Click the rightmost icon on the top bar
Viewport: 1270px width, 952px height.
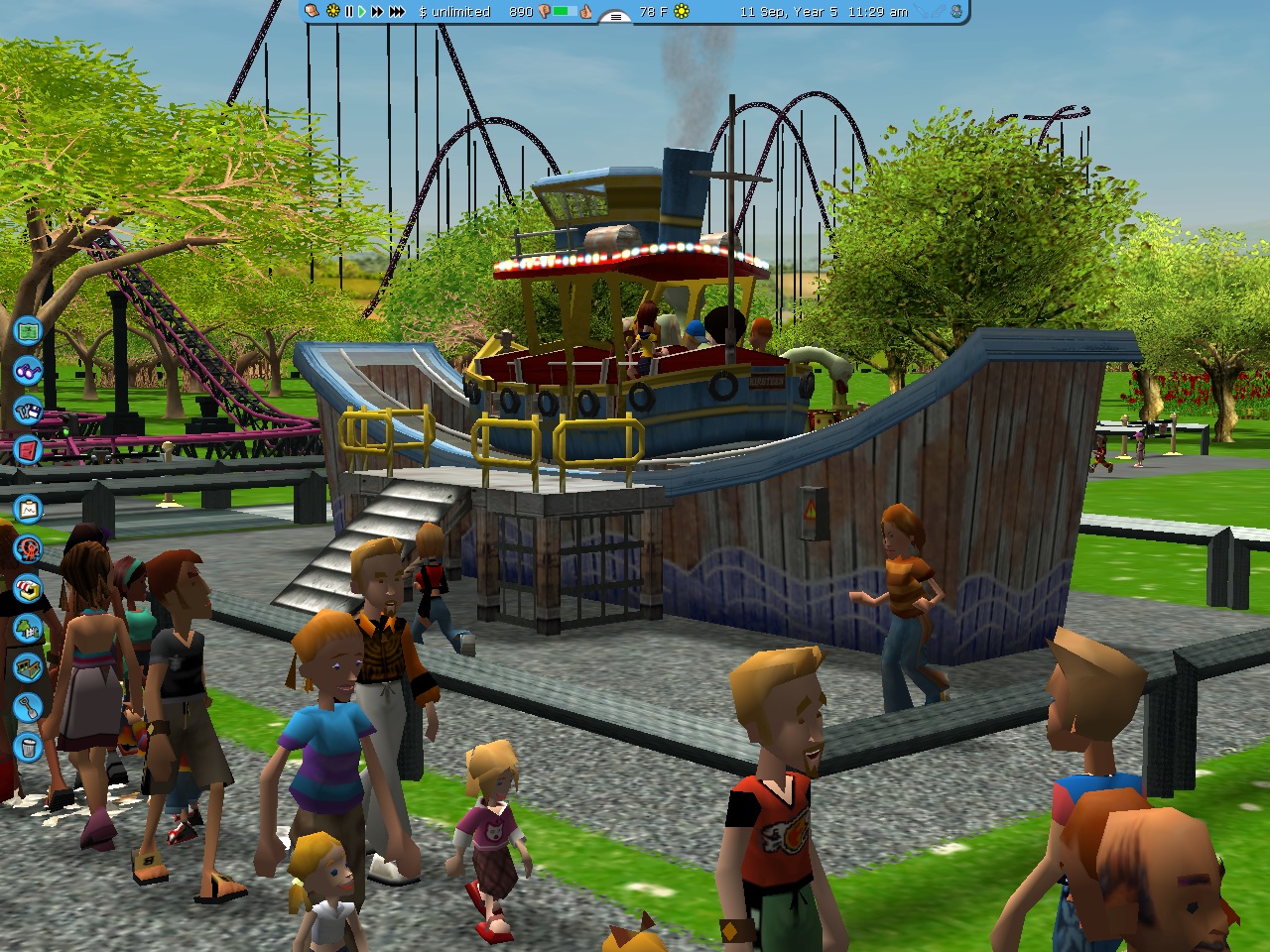click(x=956, y=12)
